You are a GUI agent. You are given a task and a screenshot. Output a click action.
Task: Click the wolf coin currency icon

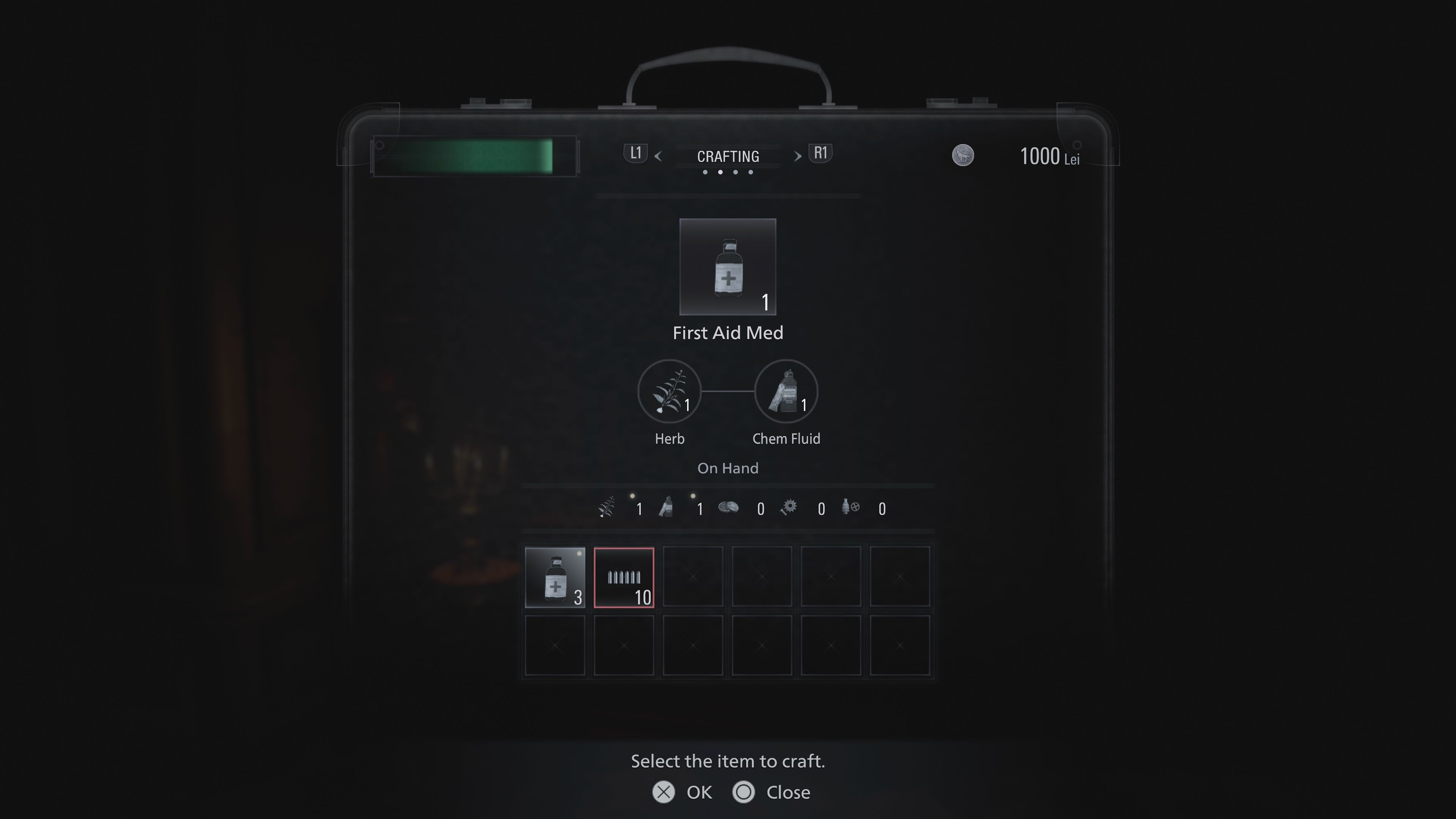click(x=964, y=156)
